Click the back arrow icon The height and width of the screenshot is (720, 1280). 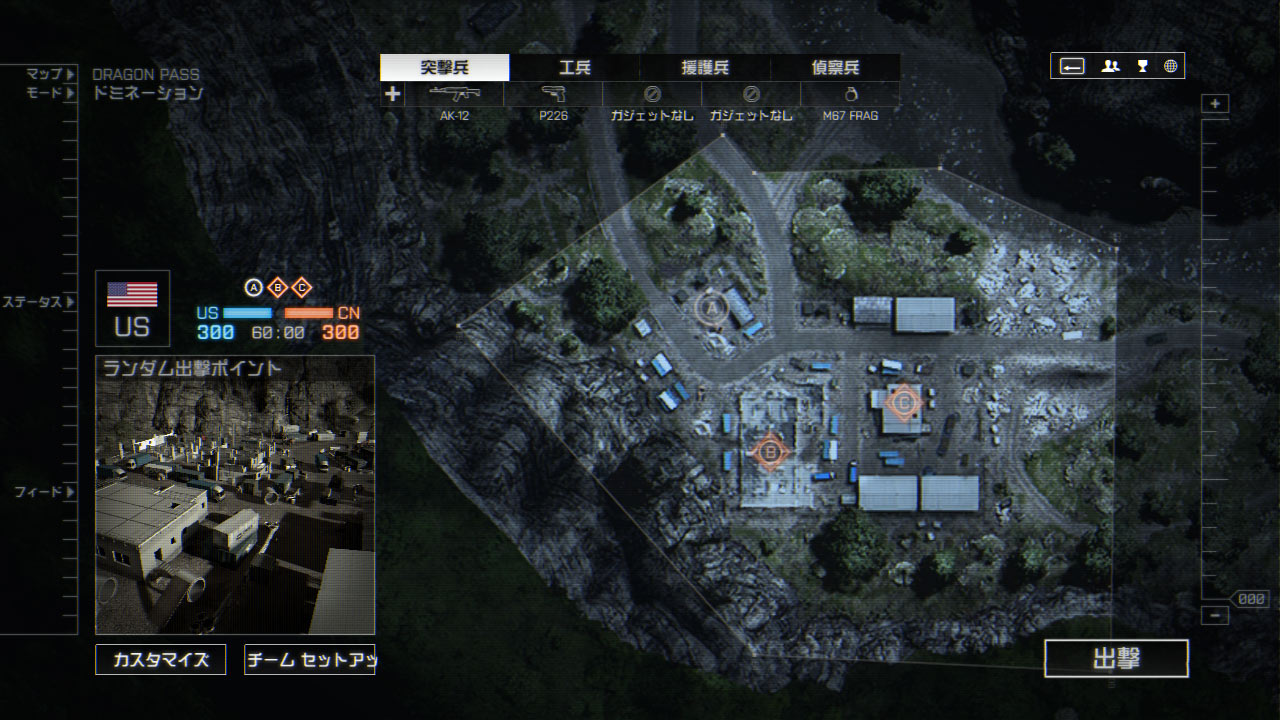tap(1072, 66)
